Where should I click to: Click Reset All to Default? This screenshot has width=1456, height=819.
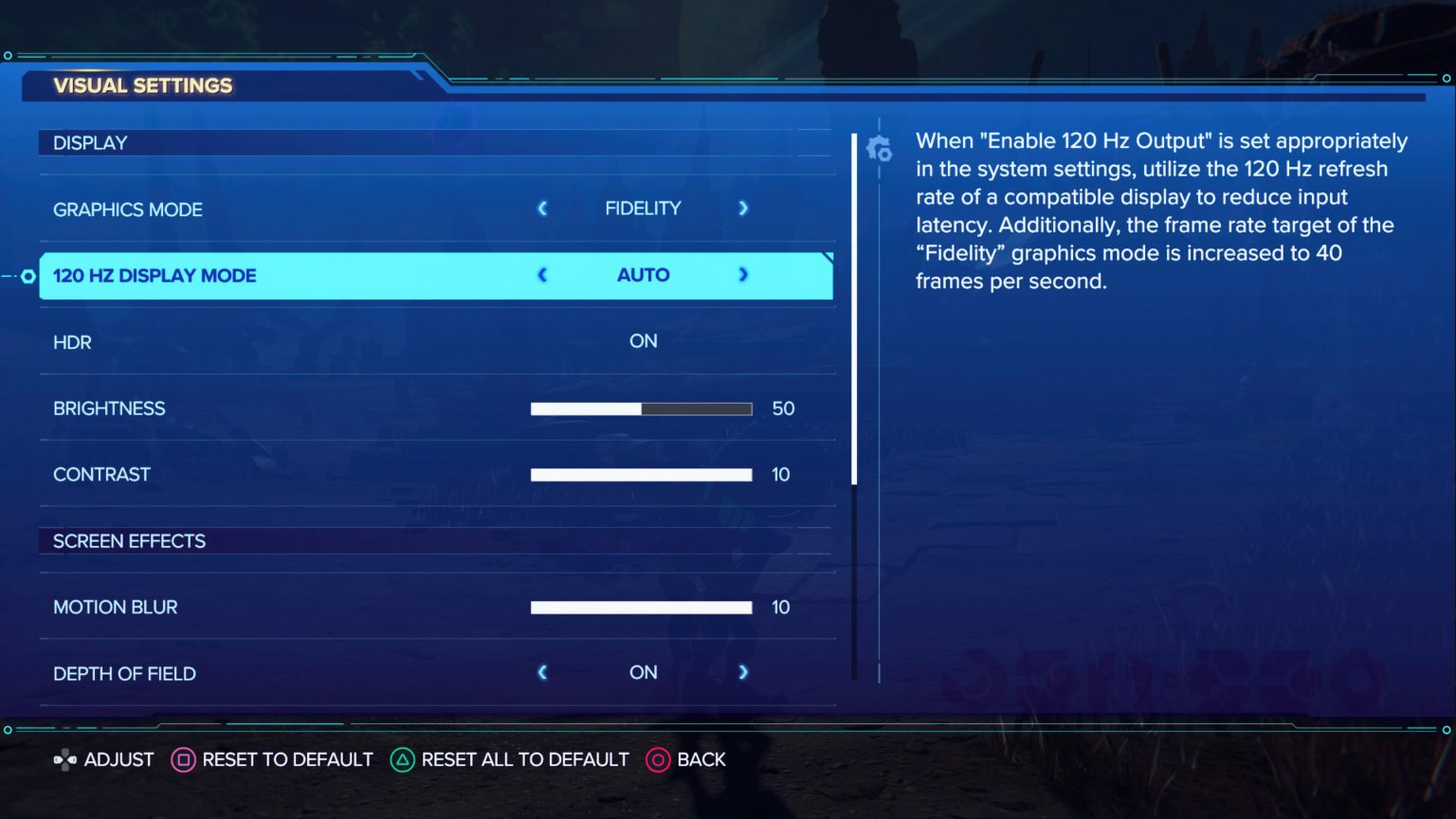coord(524,759)
